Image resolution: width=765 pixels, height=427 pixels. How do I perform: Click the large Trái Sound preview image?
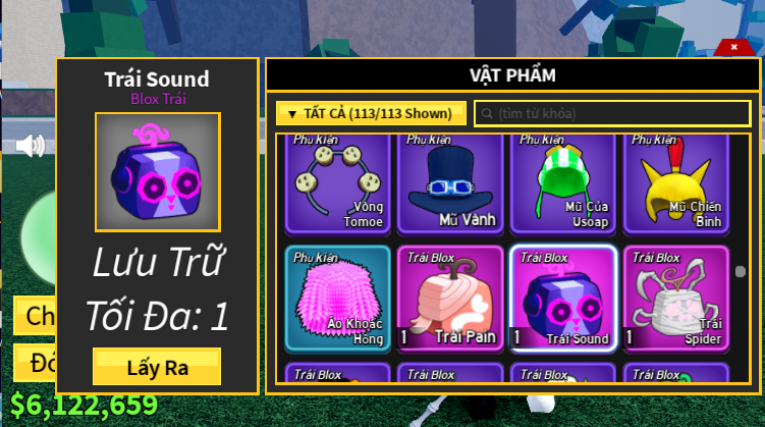click(157, 172)
